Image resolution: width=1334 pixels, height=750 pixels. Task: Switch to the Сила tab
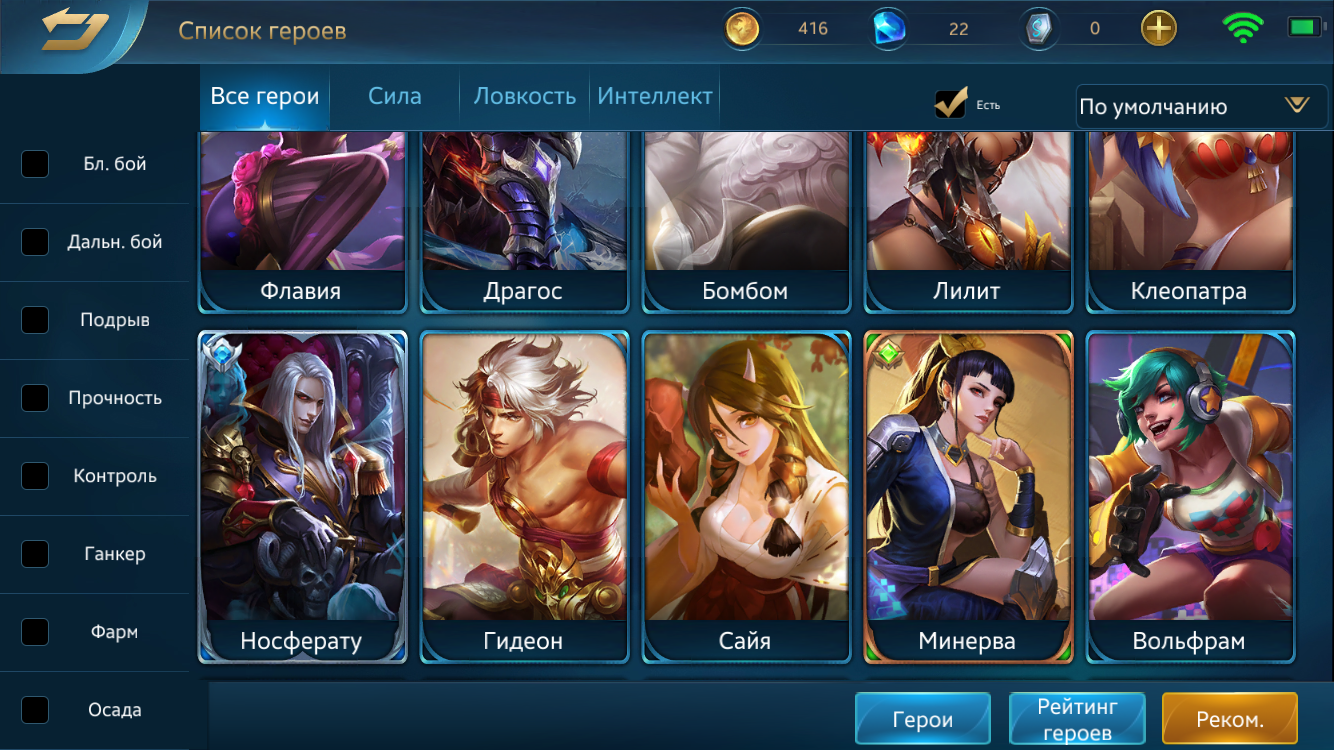(394, 96)
